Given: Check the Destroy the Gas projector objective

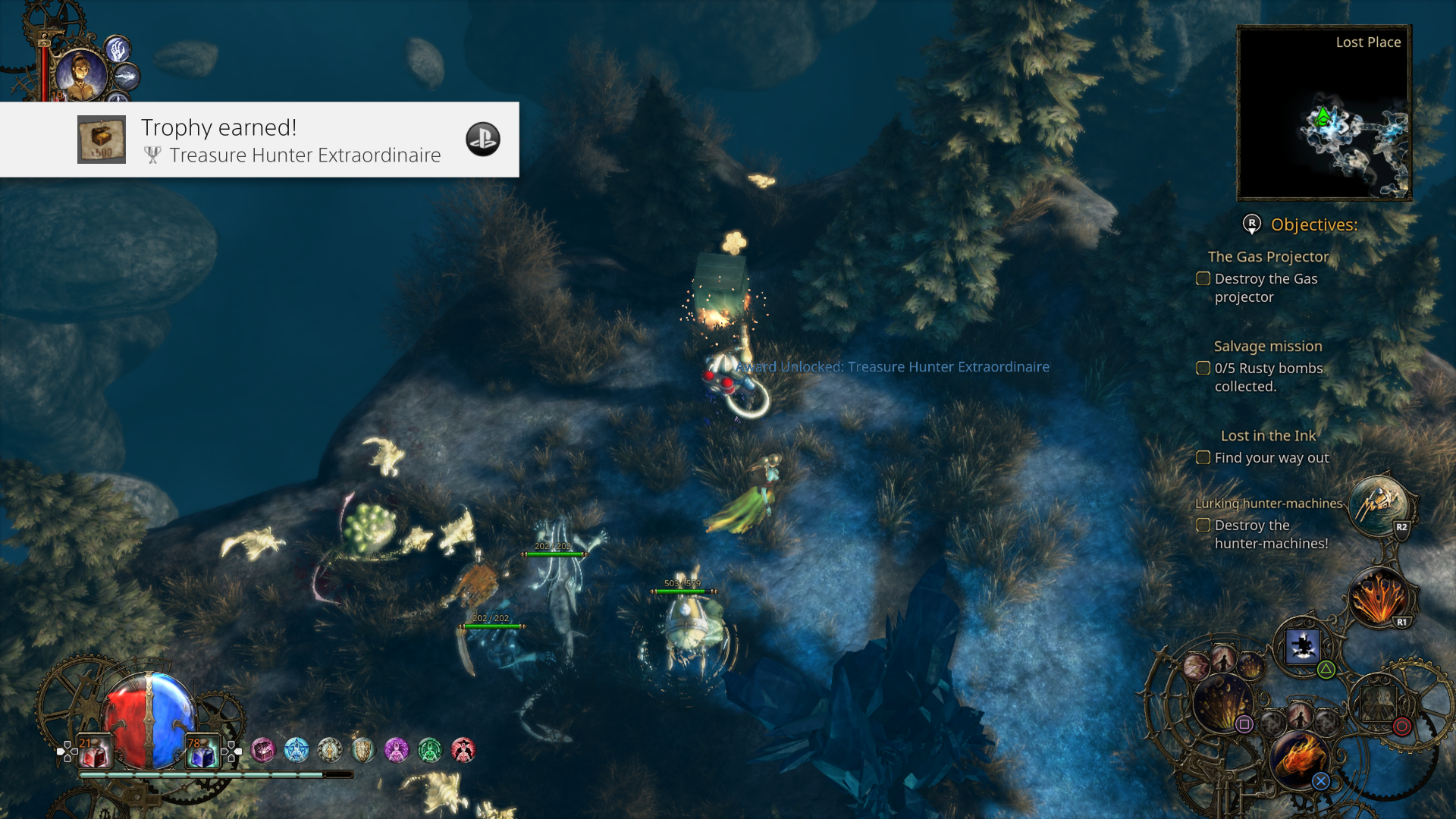Looking at the screenshot, I should point(1203,279).
